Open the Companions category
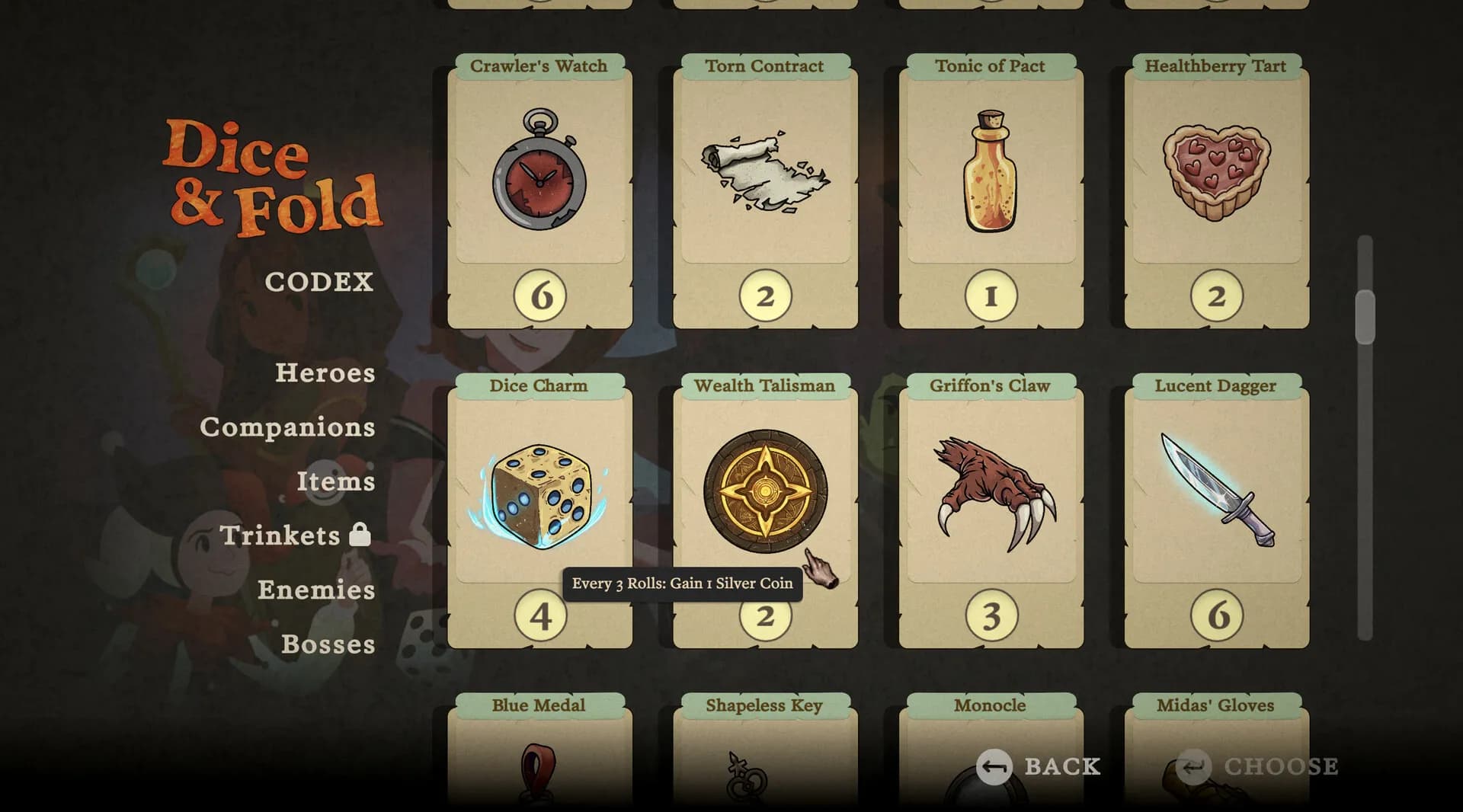This screenshot has width=1463, height=812. pyautogui.click(x=288, y=427)
